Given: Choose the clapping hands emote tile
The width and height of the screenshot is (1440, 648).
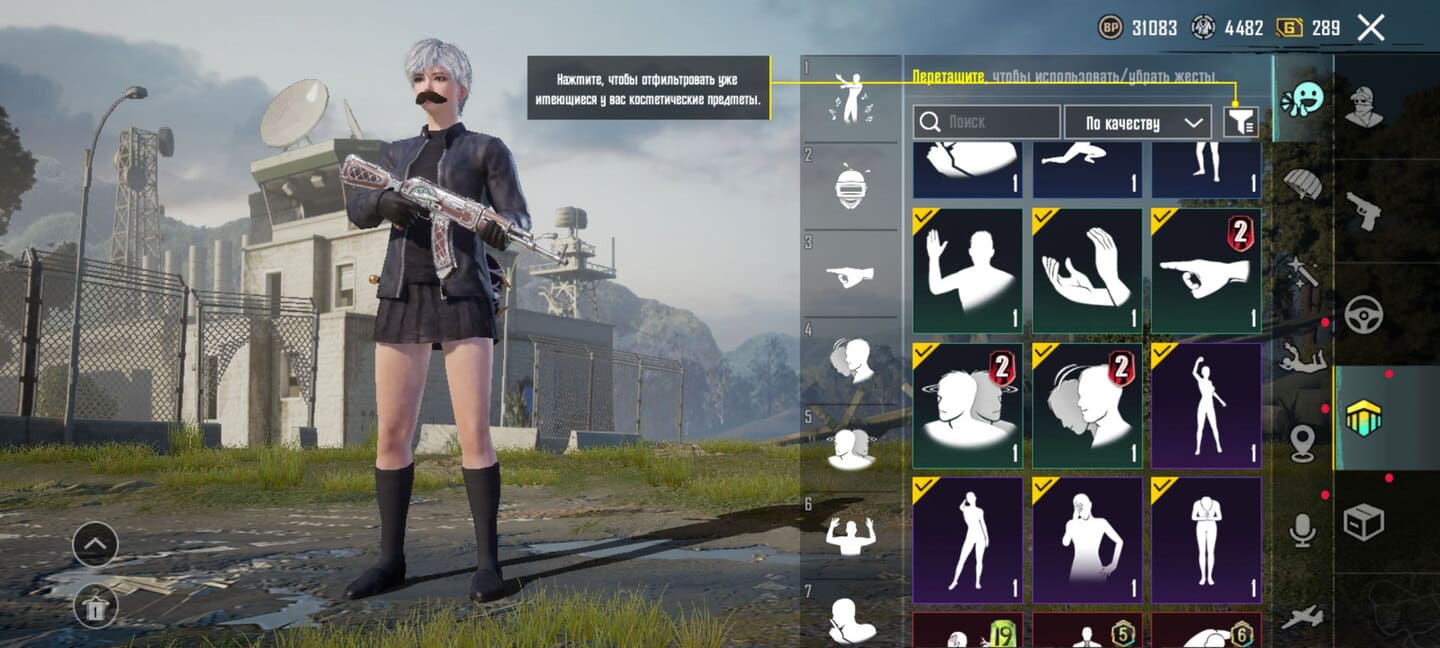Looking at the screenshot, I should pyautogui.click(x=1087, y=270).
